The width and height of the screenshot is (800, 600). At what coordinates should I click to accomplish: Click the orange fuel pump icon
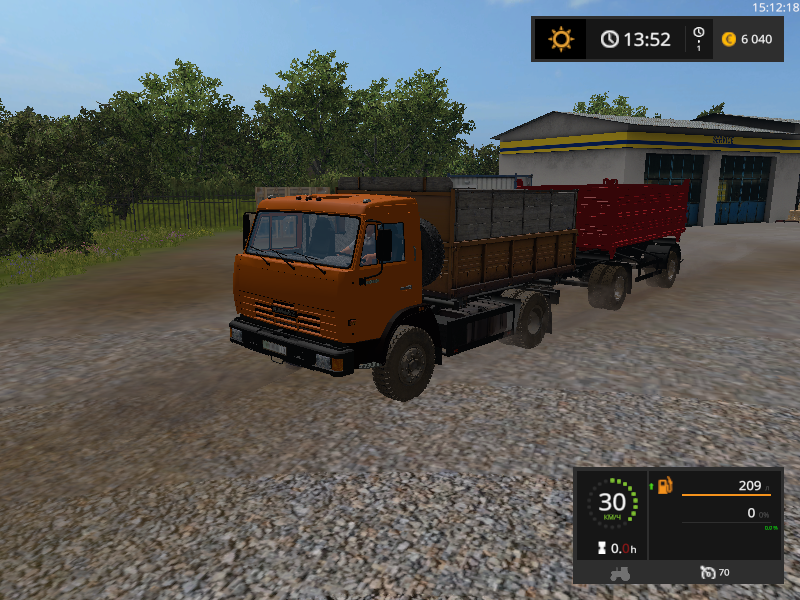(x=665, y=485)
